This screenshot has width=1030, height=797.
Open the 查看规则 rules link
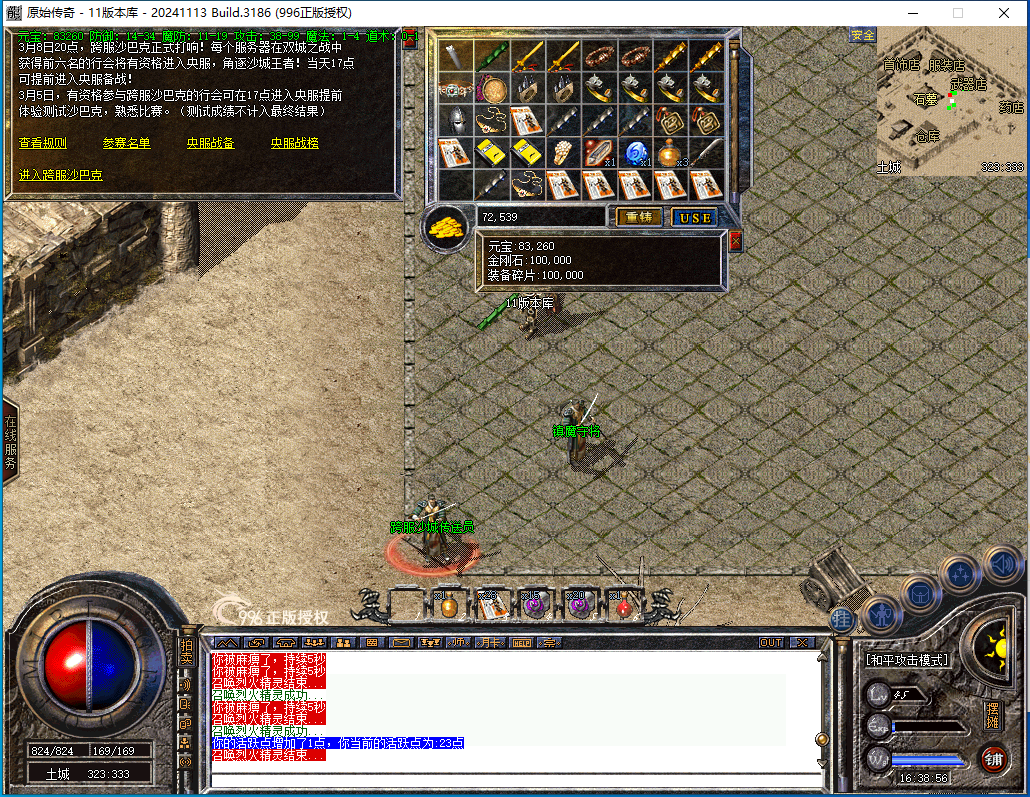[43, 143]
